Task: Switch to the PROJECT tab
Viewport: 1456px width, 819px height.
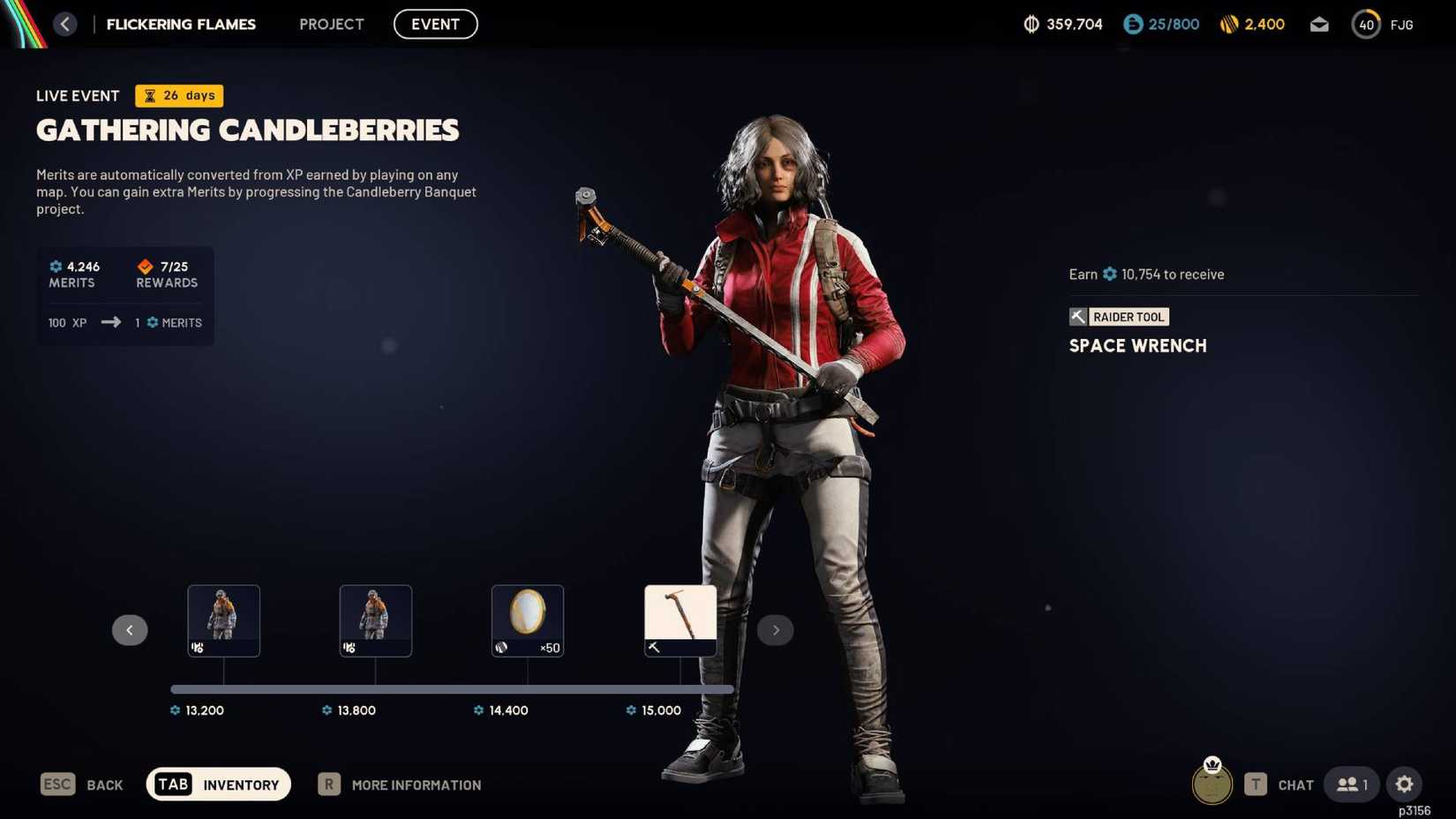Action: [331, 24]
